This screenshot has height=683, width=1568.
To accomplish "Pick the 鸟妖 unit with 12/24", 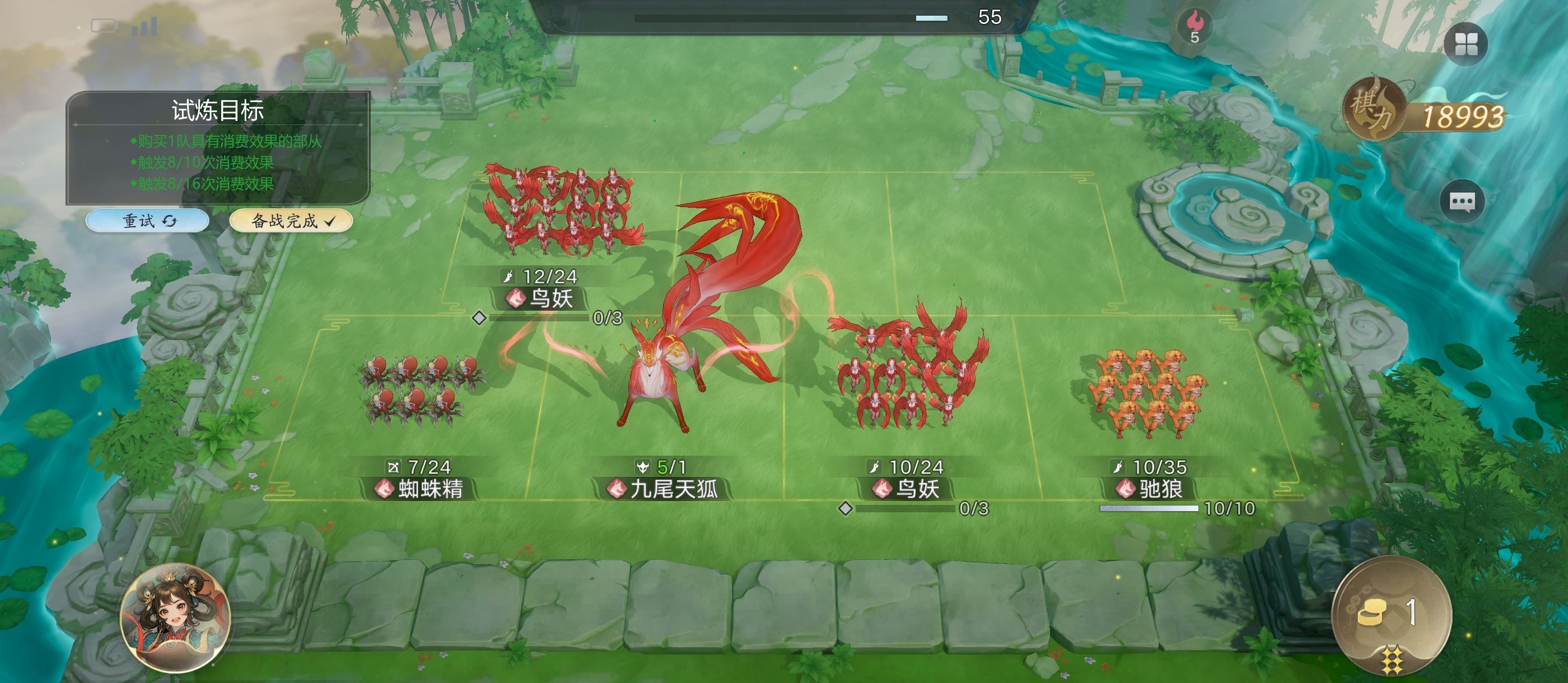I will pos(542,298).
